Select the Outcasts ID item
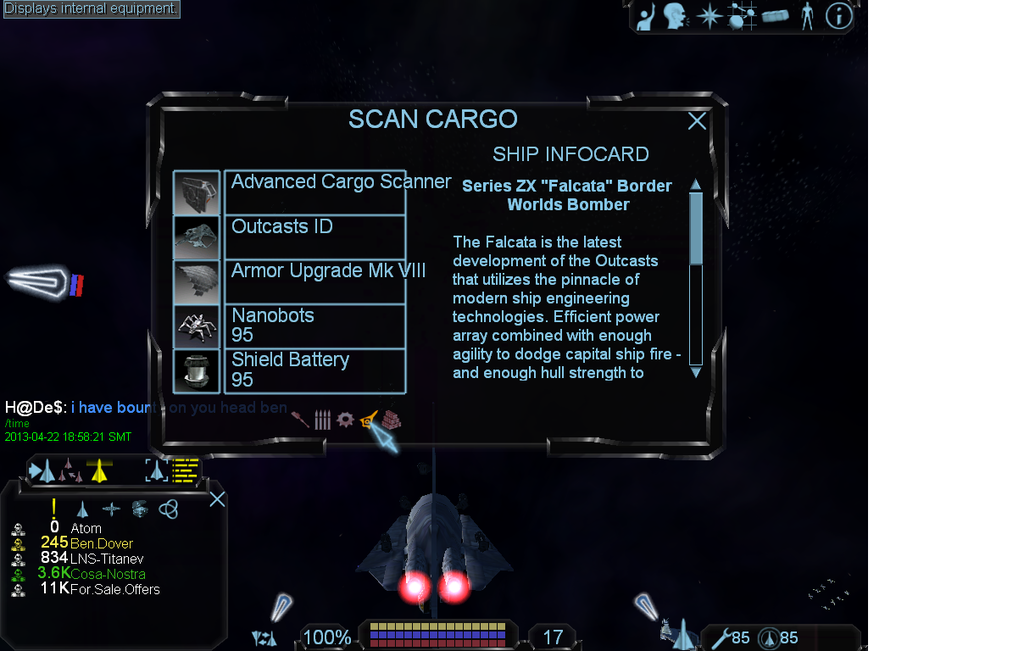Viewport: 1024px width, 651px height. (x=315, y=237)
